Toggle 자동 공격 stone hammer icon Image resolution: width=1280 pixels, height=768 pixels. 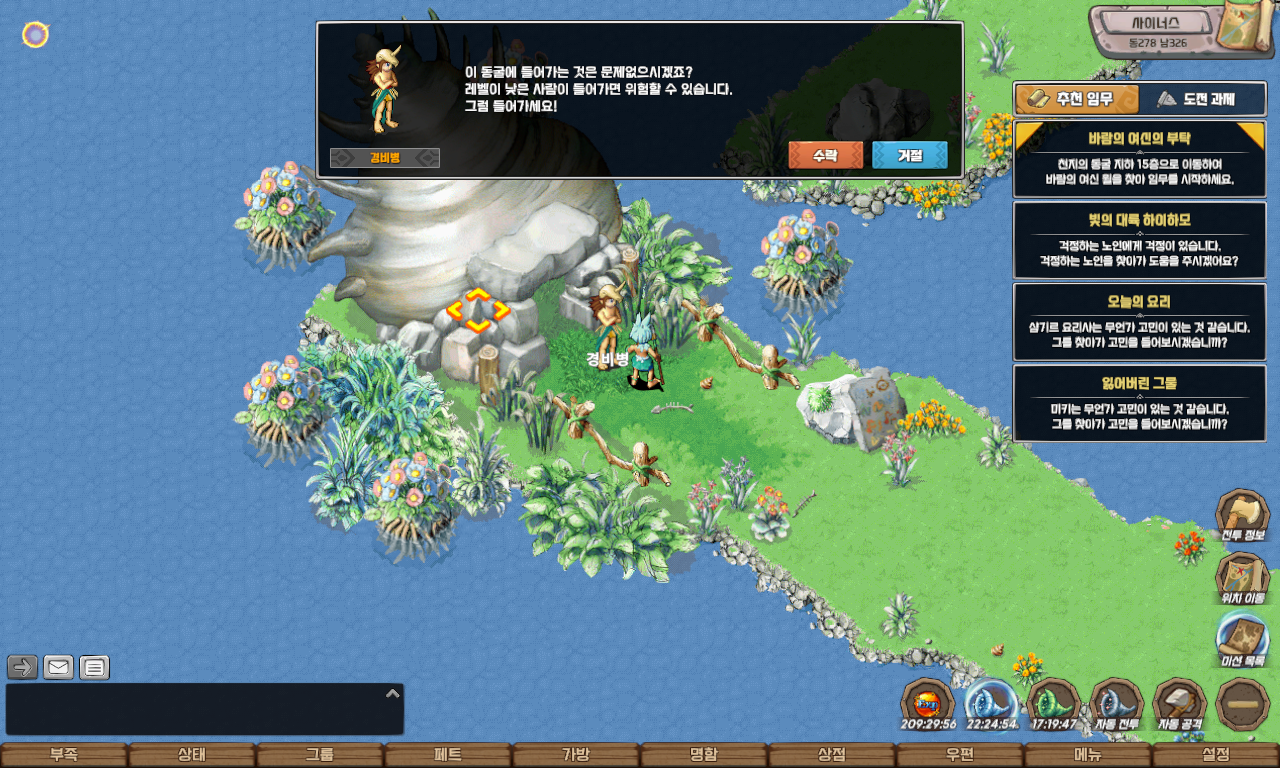pos(1180,704)
